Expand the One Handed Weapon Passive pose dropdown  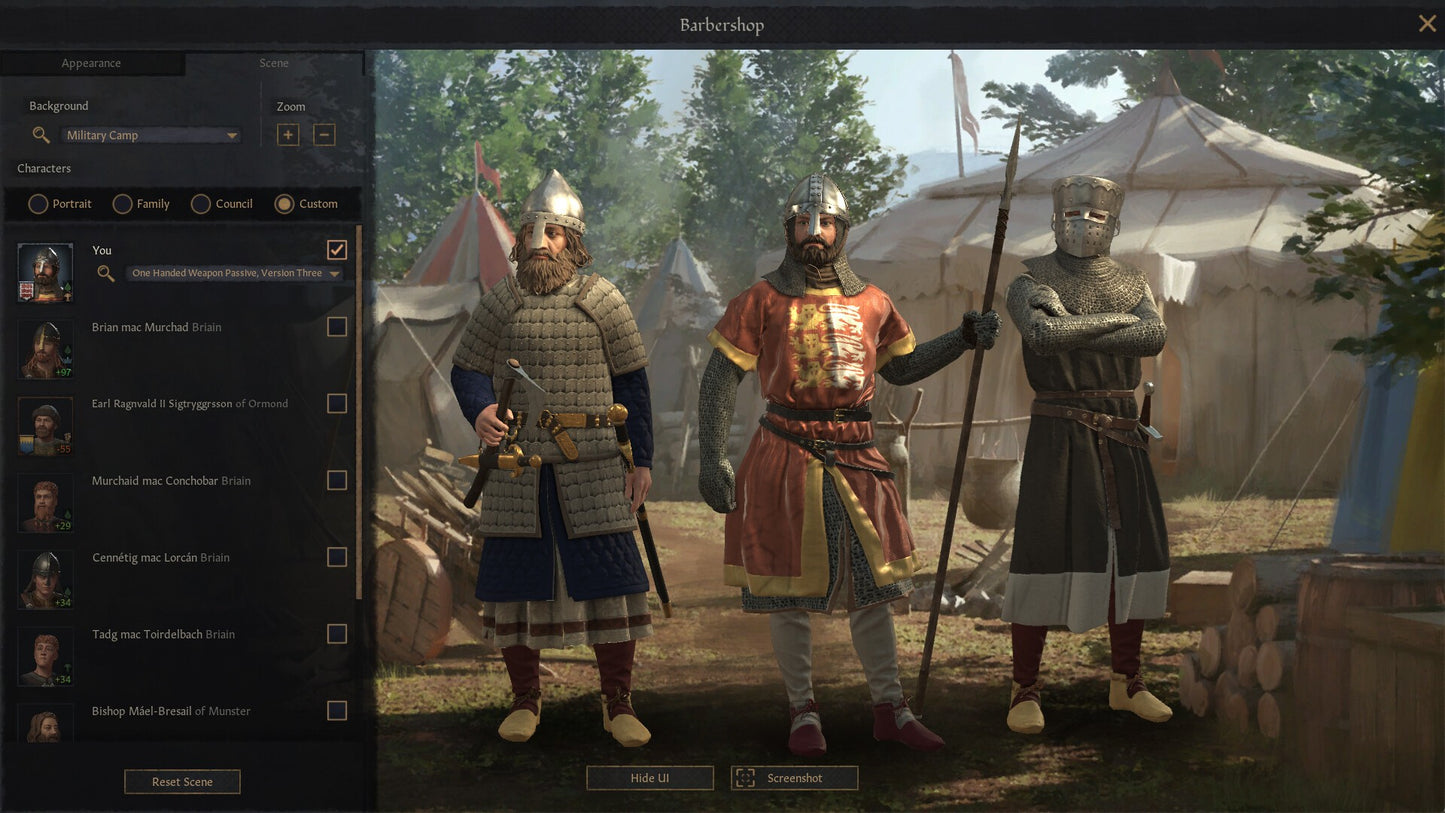click(x=233, y=272)
